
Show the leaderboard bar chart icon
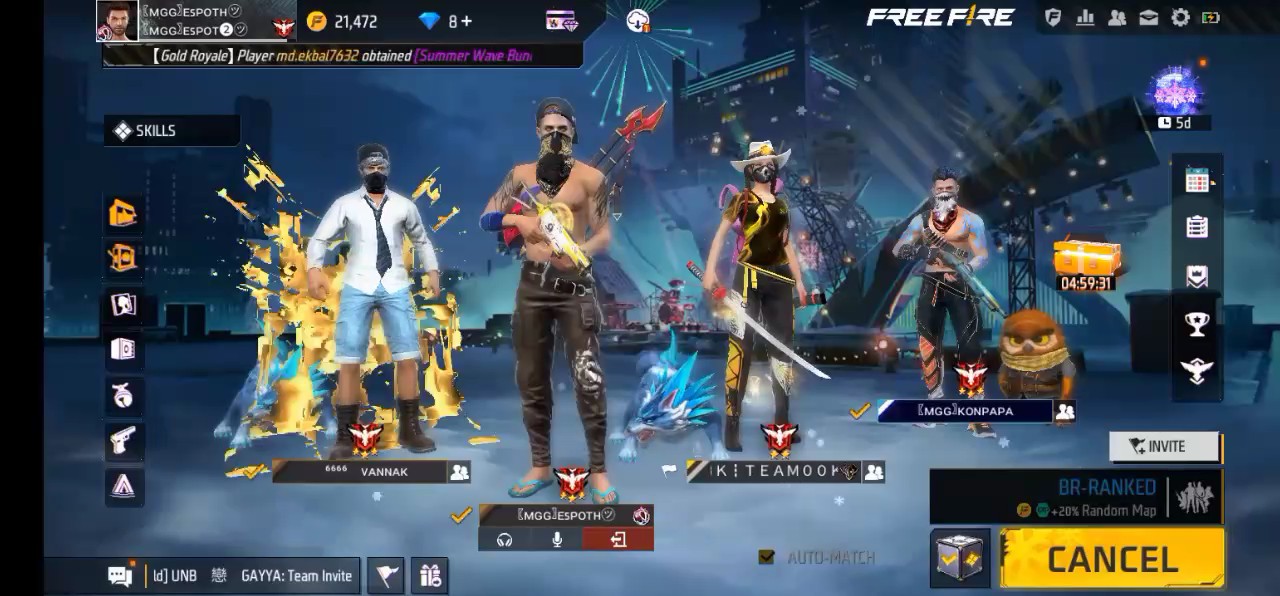pos(1085,18)
